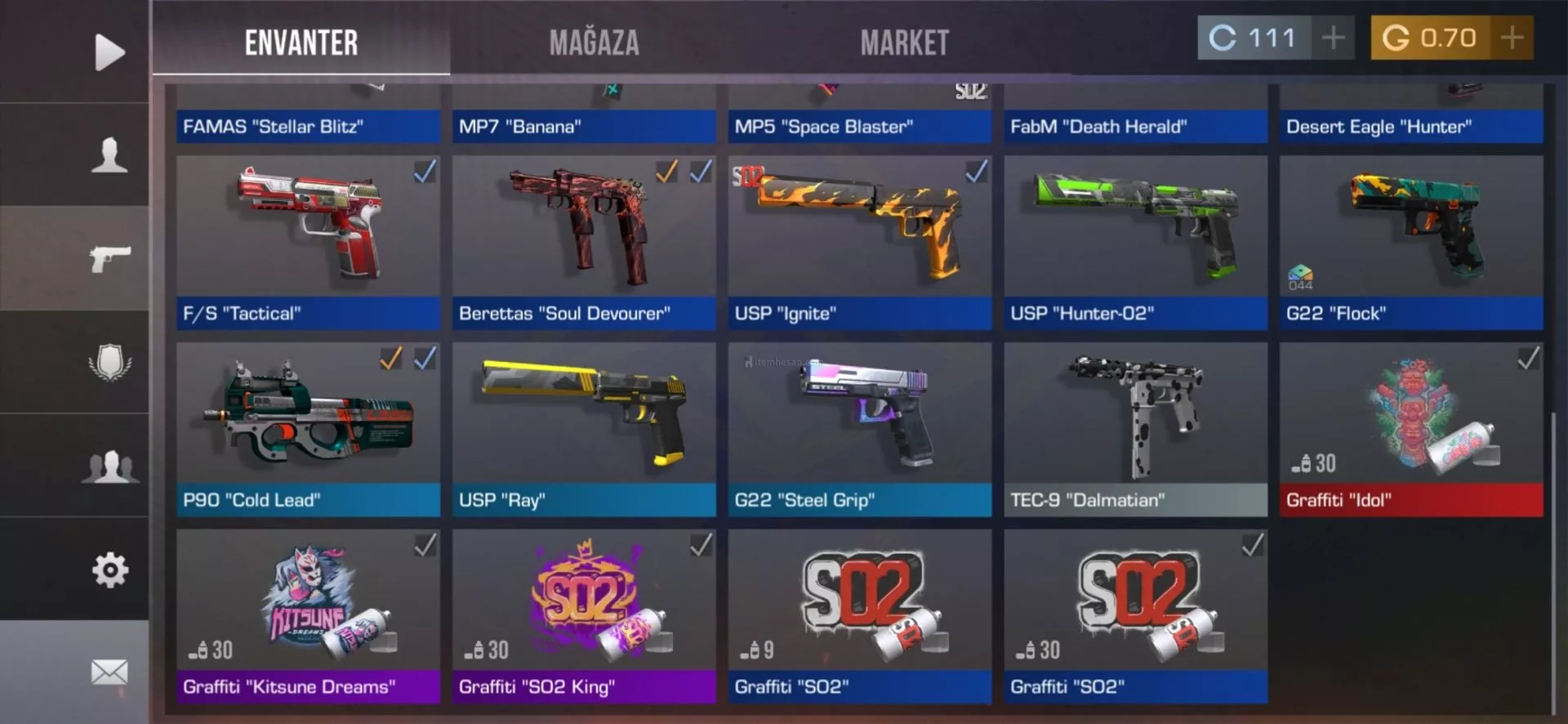Add gold currency using the plus button
Viewport: 1568px width, 724px height.
tap(1512, 38)
